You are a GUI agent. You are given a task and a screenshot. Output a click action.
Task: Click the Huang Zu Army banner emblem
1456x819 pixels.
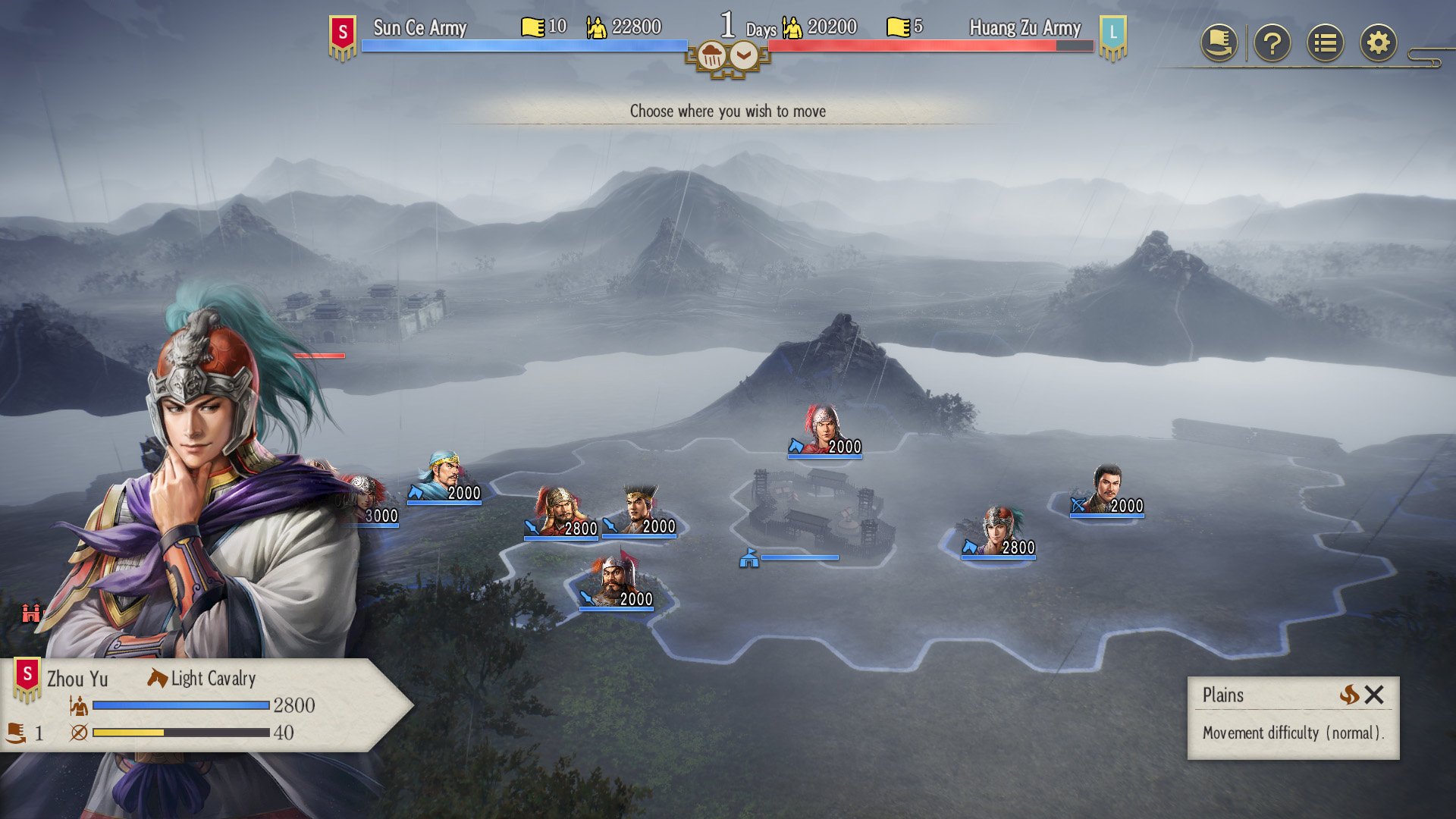(x=1112, y=36)
